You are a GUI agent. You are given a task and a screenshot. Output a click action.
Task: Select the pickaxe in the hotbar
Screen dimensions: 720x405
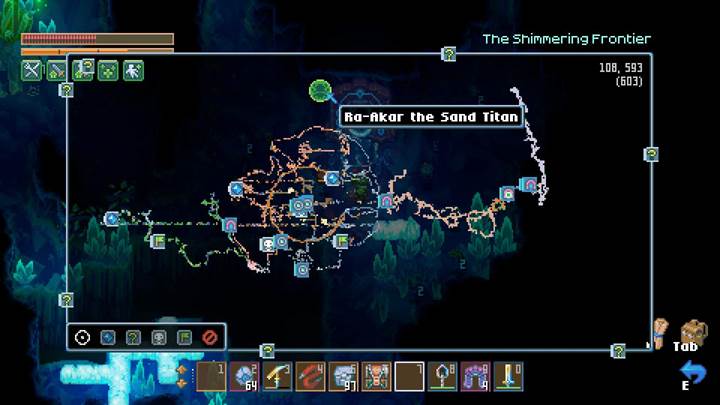[277, 377]
